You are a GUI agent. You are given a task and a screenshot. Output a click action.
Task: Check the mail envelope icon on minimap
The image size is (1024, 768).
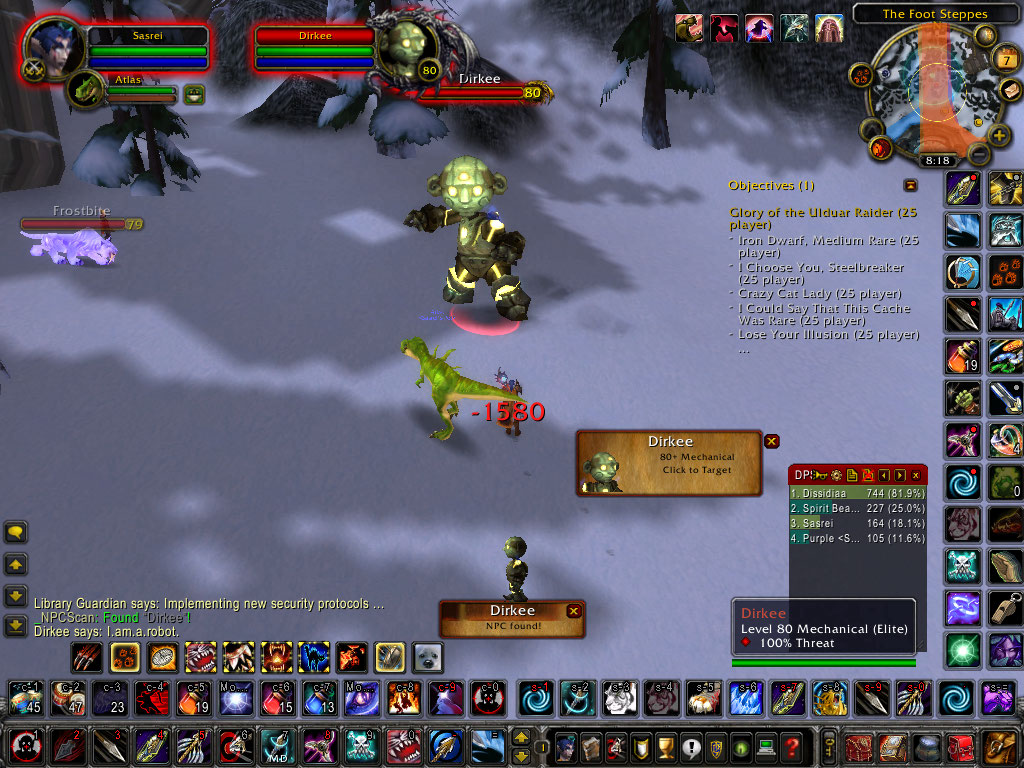(x=1011, y=90)
